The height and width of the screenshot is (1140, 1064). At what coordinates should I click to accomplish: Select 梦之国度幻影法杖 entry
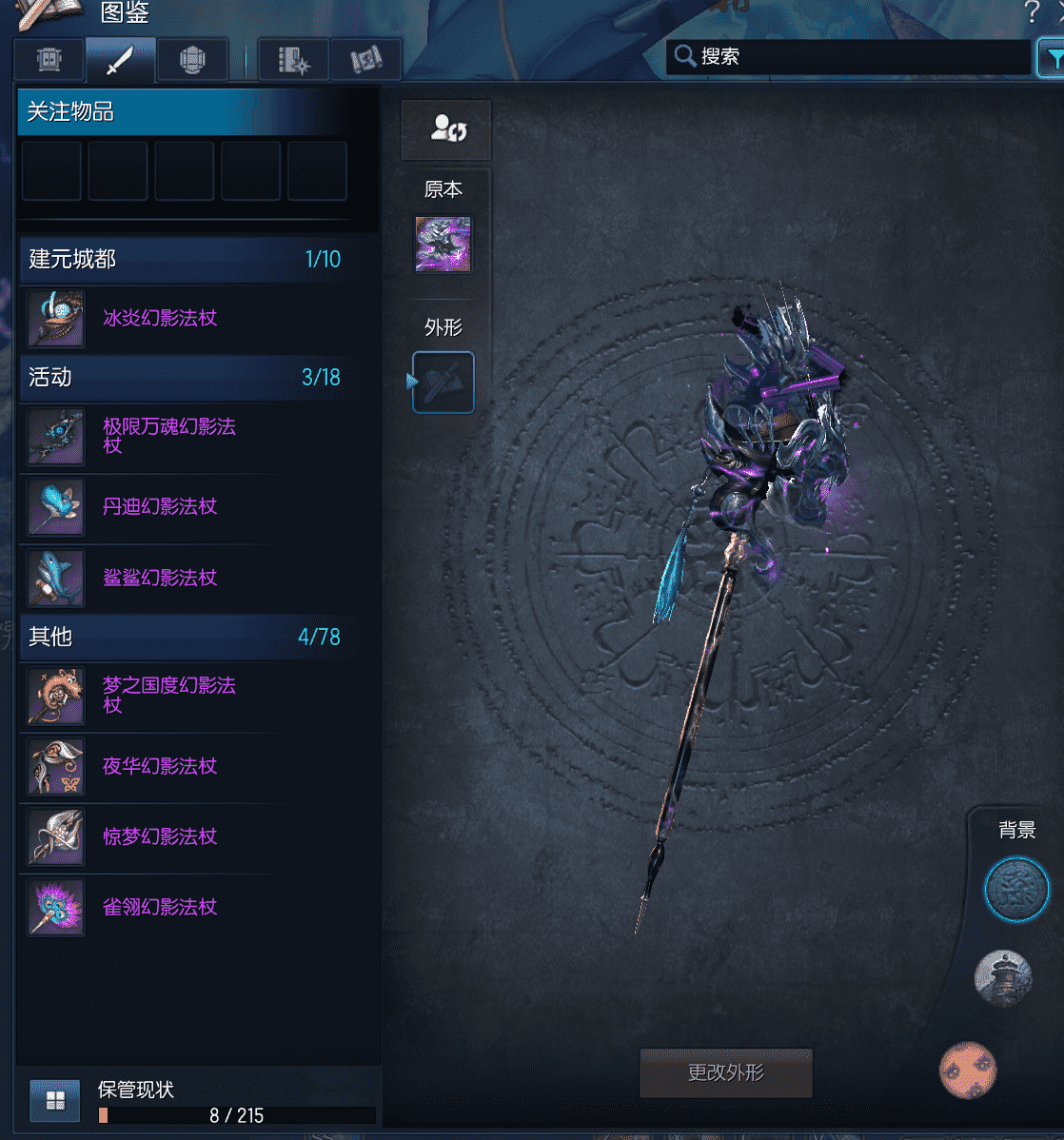coord(168,695)
